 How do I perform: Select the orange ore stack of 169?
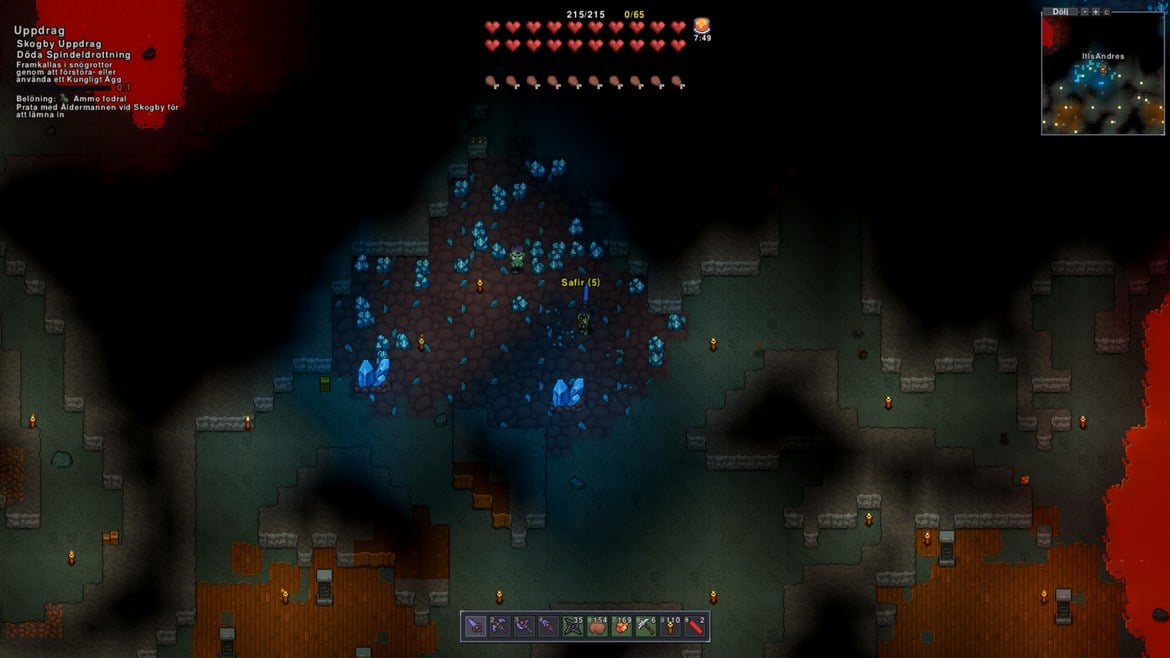(x=624, y=626)
